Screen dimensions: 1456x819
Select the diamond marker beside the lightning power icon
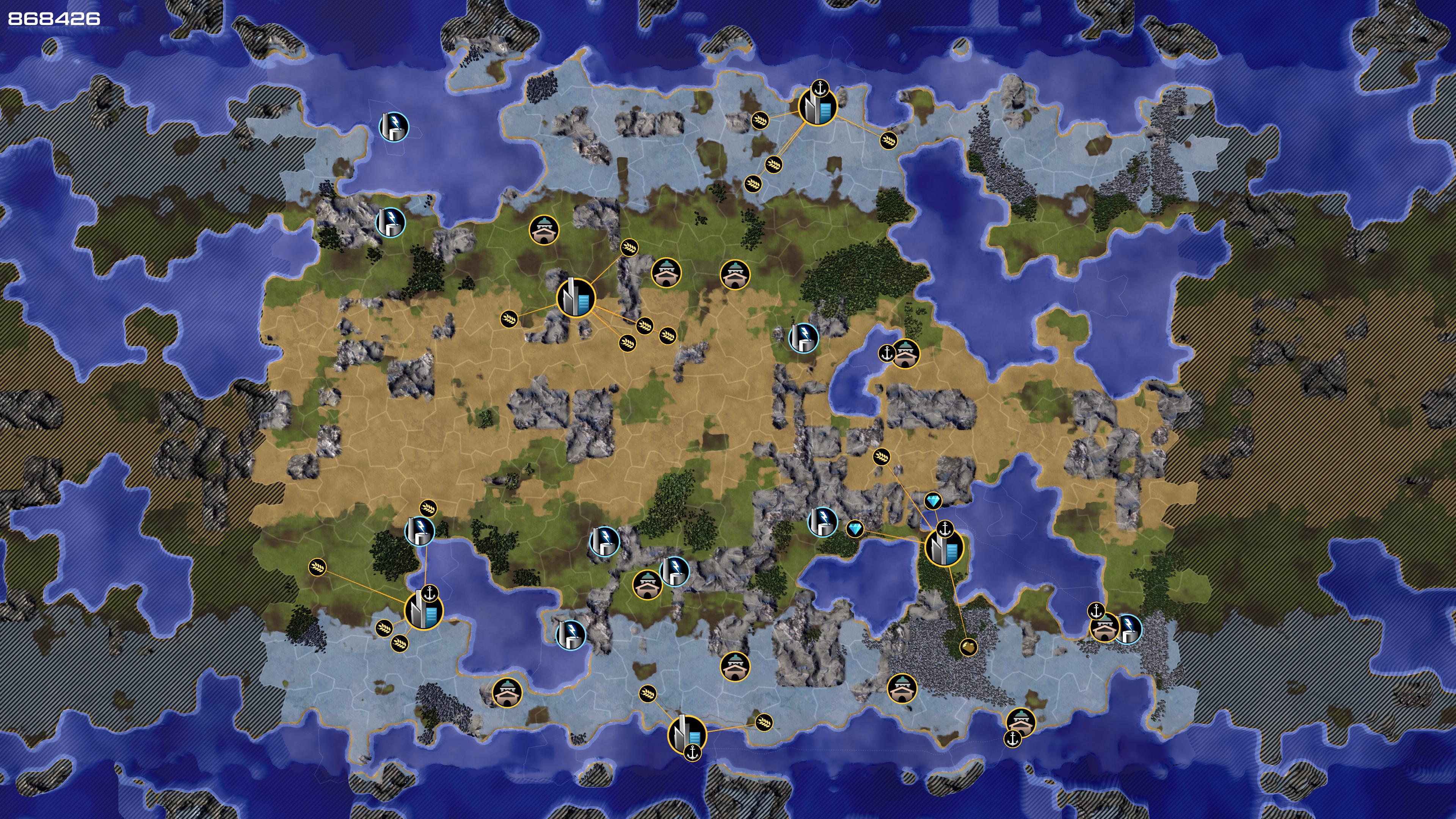[x=855, y=529]
